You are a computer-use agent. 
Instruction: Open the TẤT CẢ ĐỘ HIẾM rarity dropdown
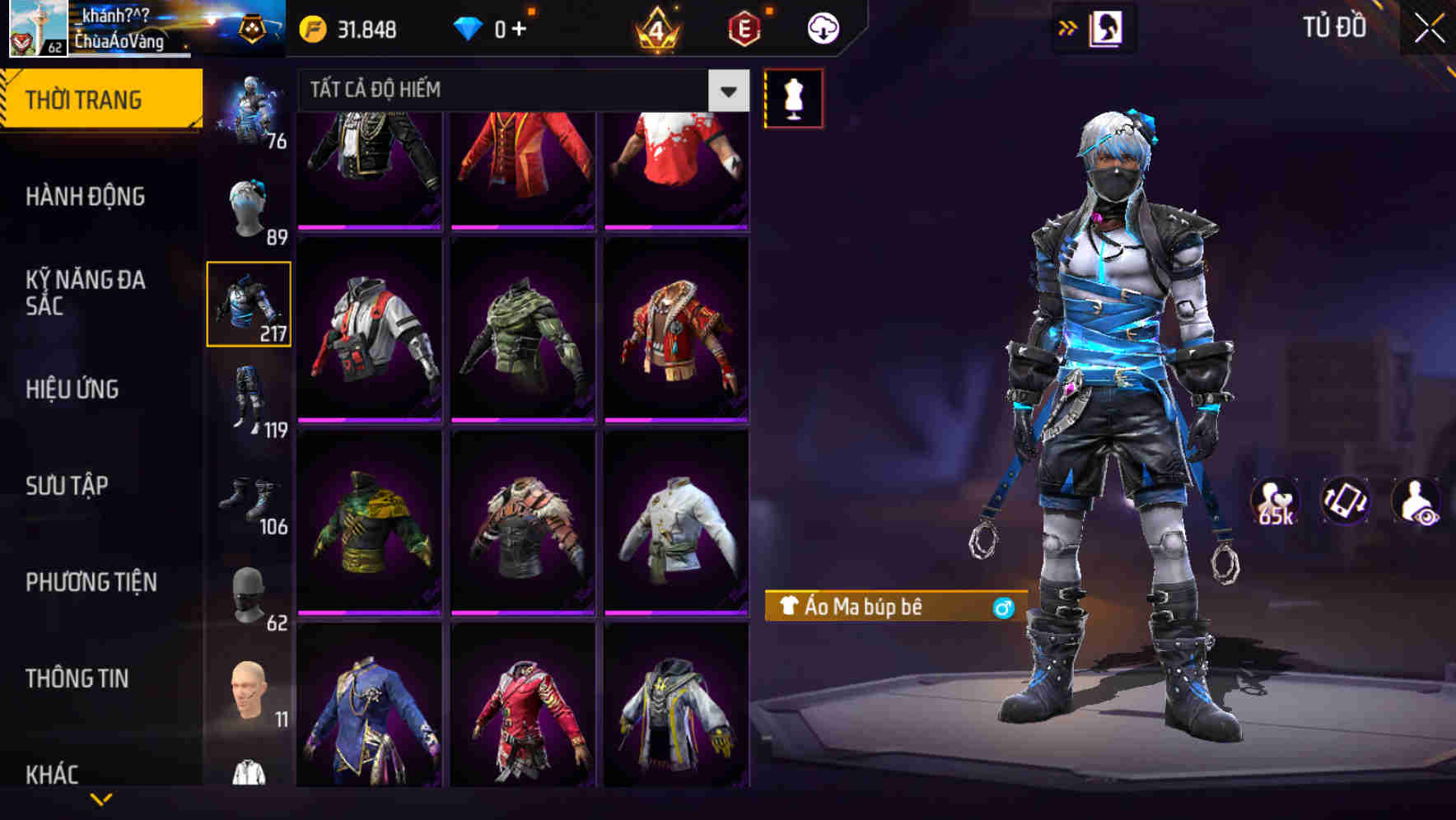pyautogui.click(x=519, y=91)
